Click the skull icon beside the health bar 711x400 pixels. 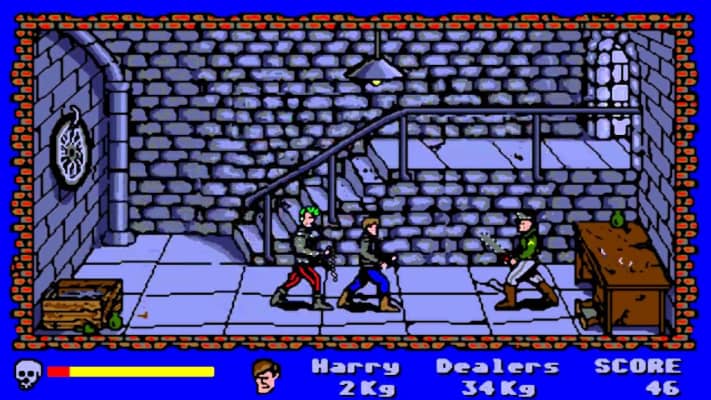pyautogui.click(x=27, y=373)
